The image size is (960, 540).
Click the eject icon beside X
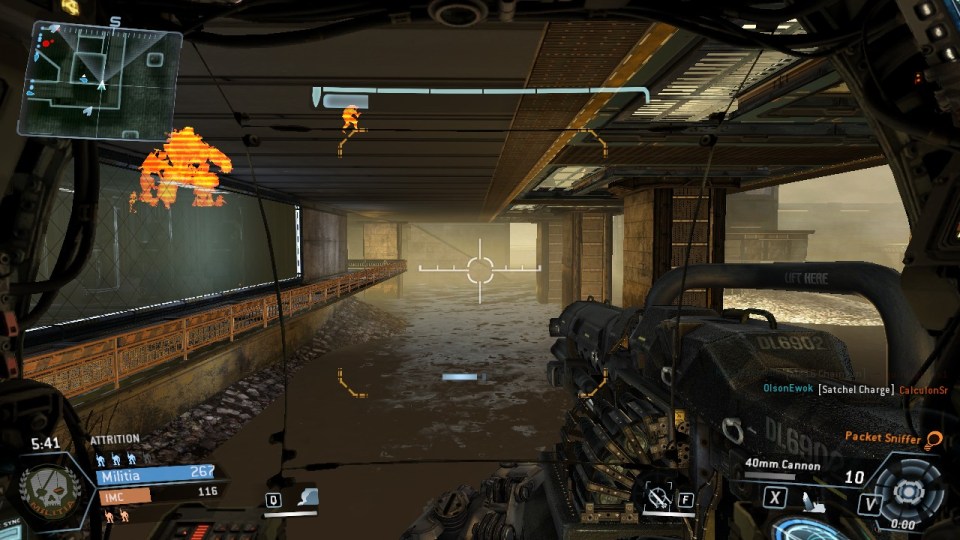[x=808, y=498]
